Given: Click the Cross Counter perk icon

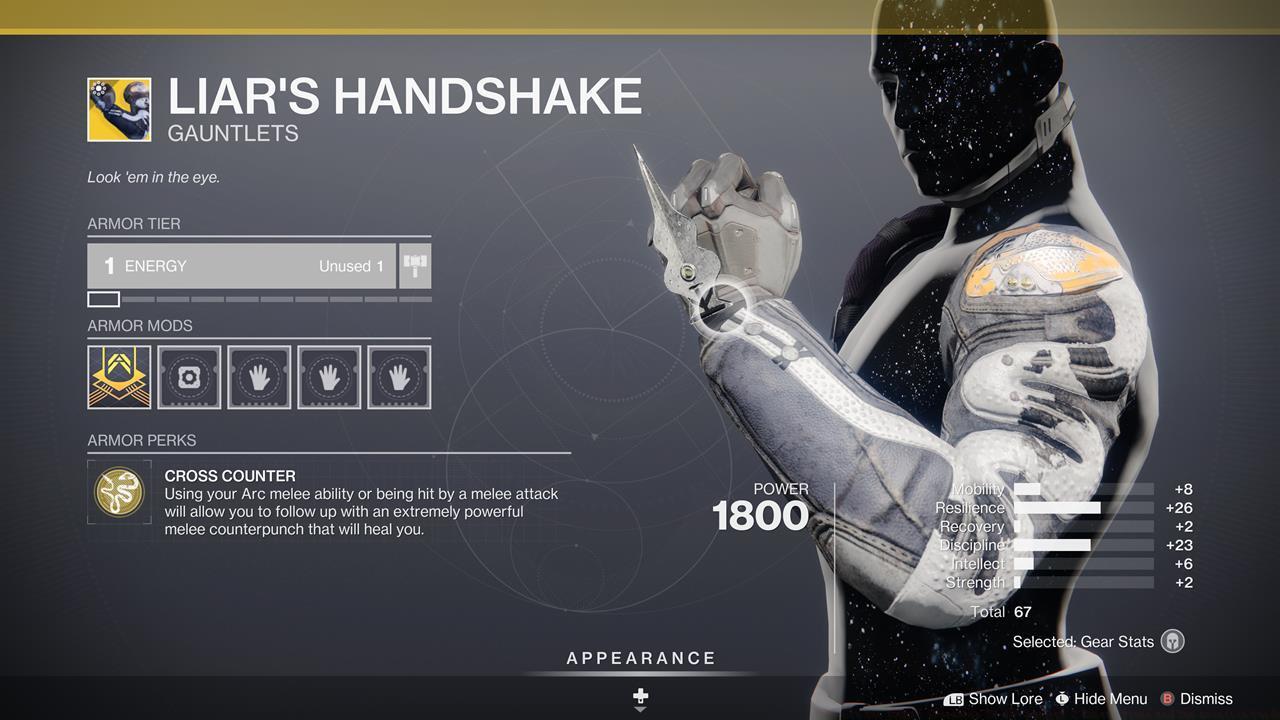Looking at the screenshot, I should pos(118,492).
